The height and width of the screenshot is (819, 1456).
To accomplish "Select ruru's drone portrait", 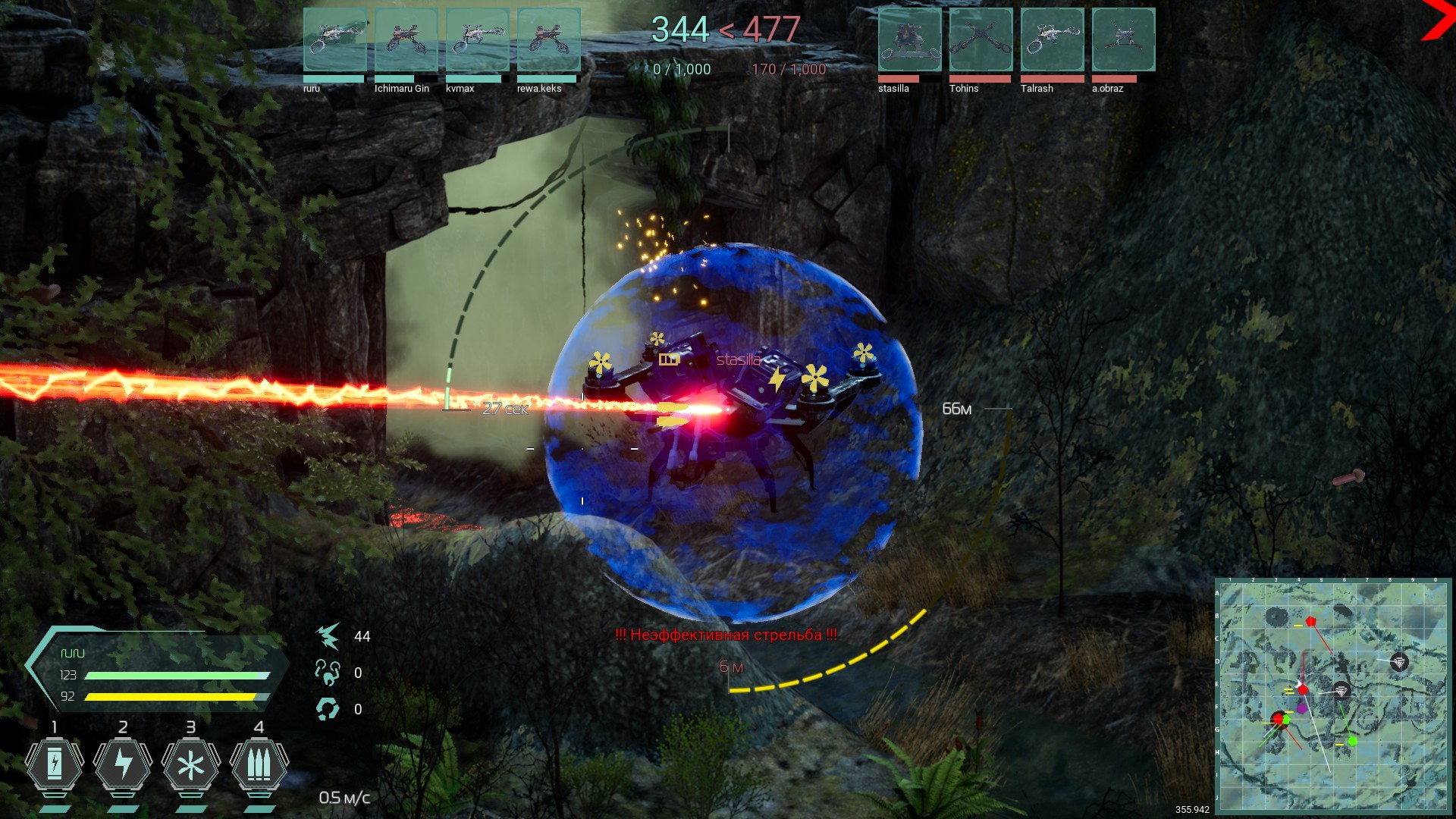I will [x=334, y=40].
